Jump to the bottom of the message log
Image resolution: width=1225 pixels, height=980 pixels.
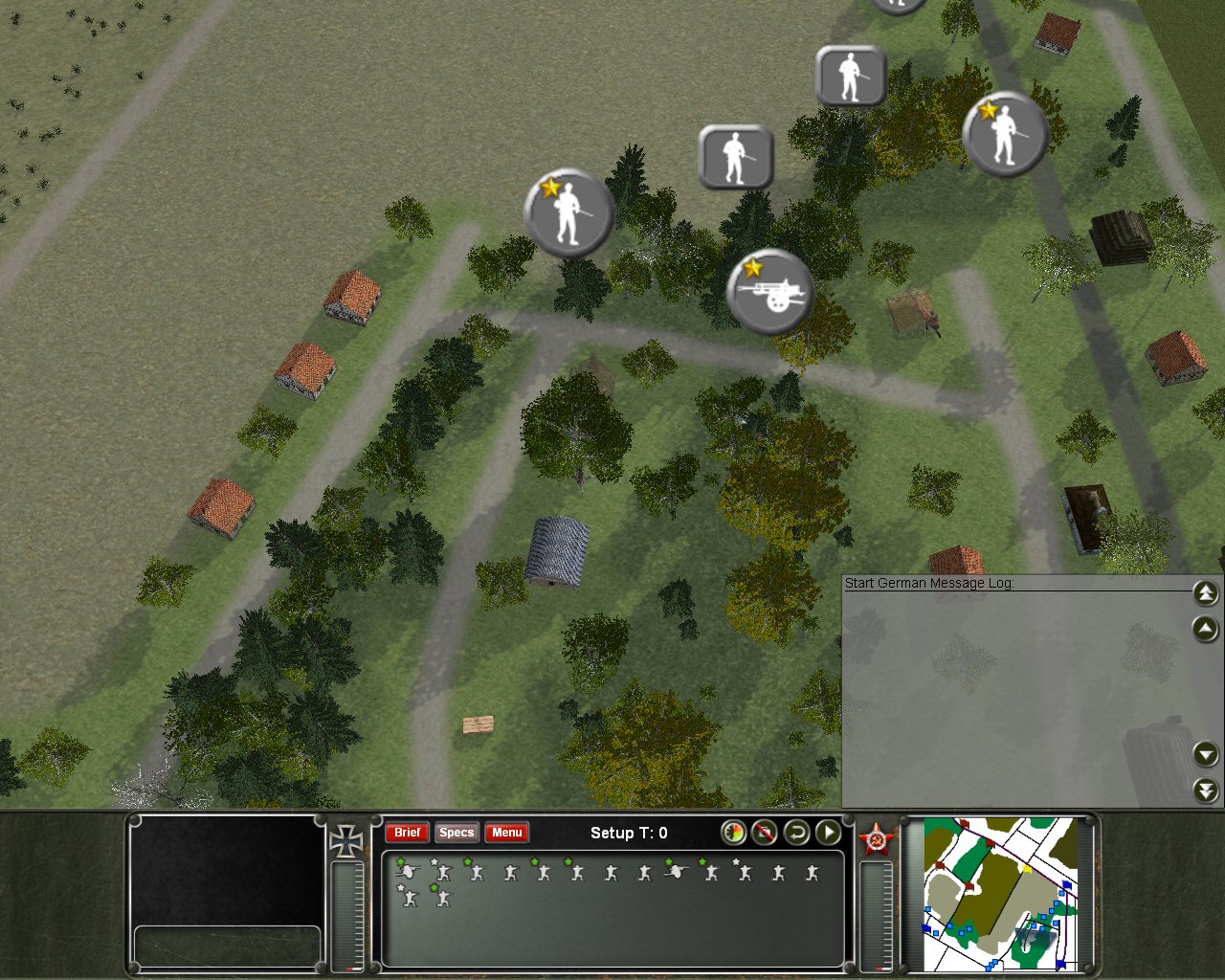pyautogui.click(x=1206, y=790)
